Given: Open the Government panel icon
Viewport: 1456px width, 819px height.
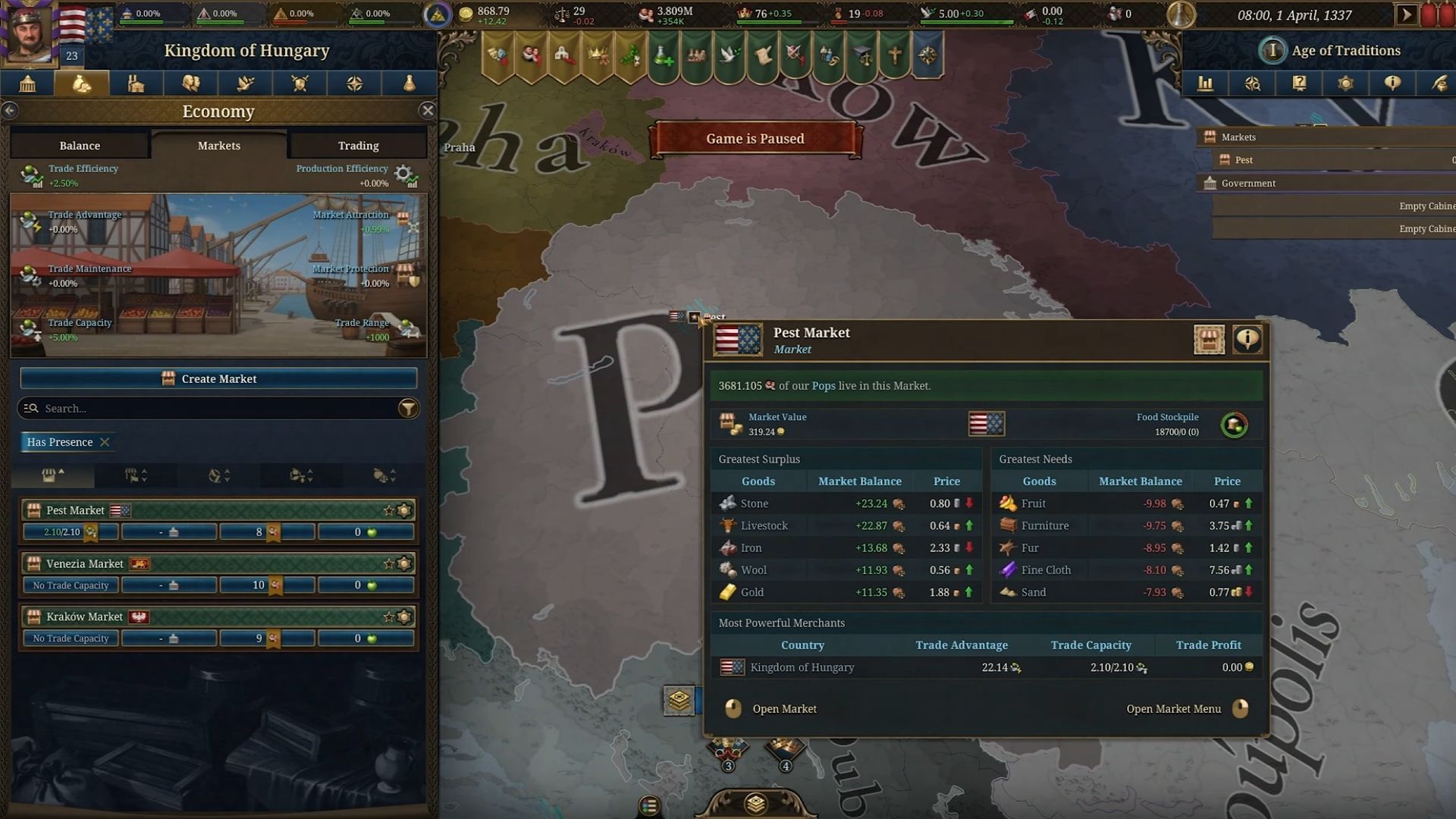Looking at the screenshot, I should [28, 83].
